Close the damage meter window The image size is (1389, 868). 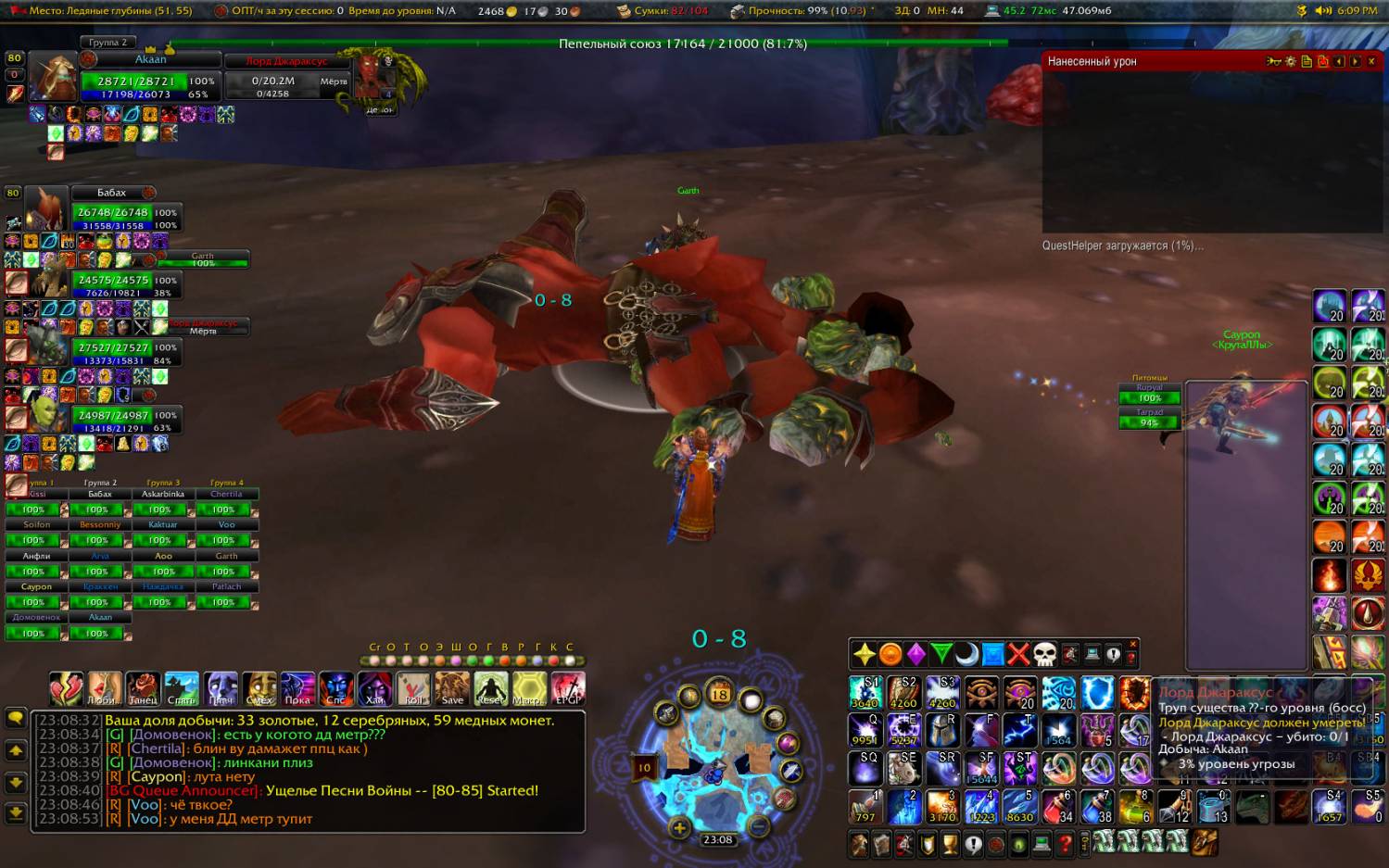(x=1371, y=61)
